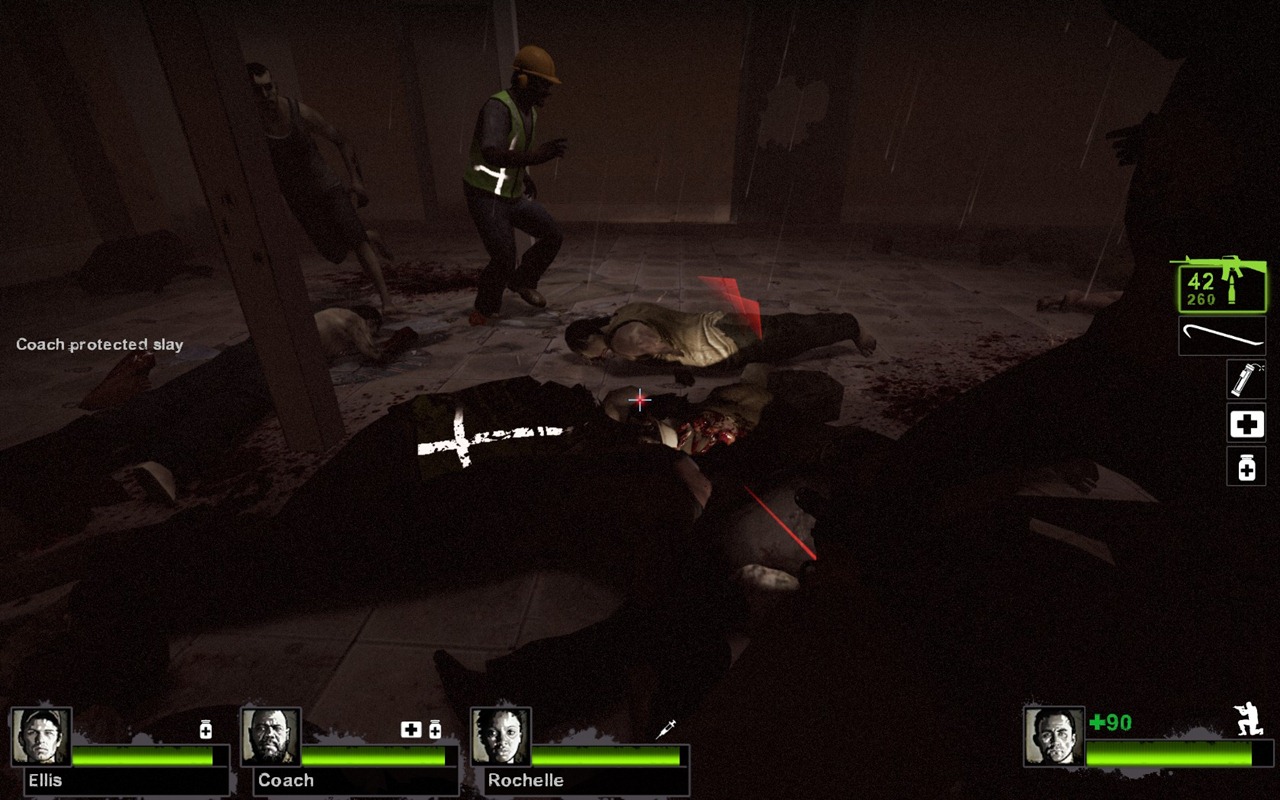Click Rochelle's teammate portrait
Viewport: 1280px width, 800px height.
(x=501, y=737)
